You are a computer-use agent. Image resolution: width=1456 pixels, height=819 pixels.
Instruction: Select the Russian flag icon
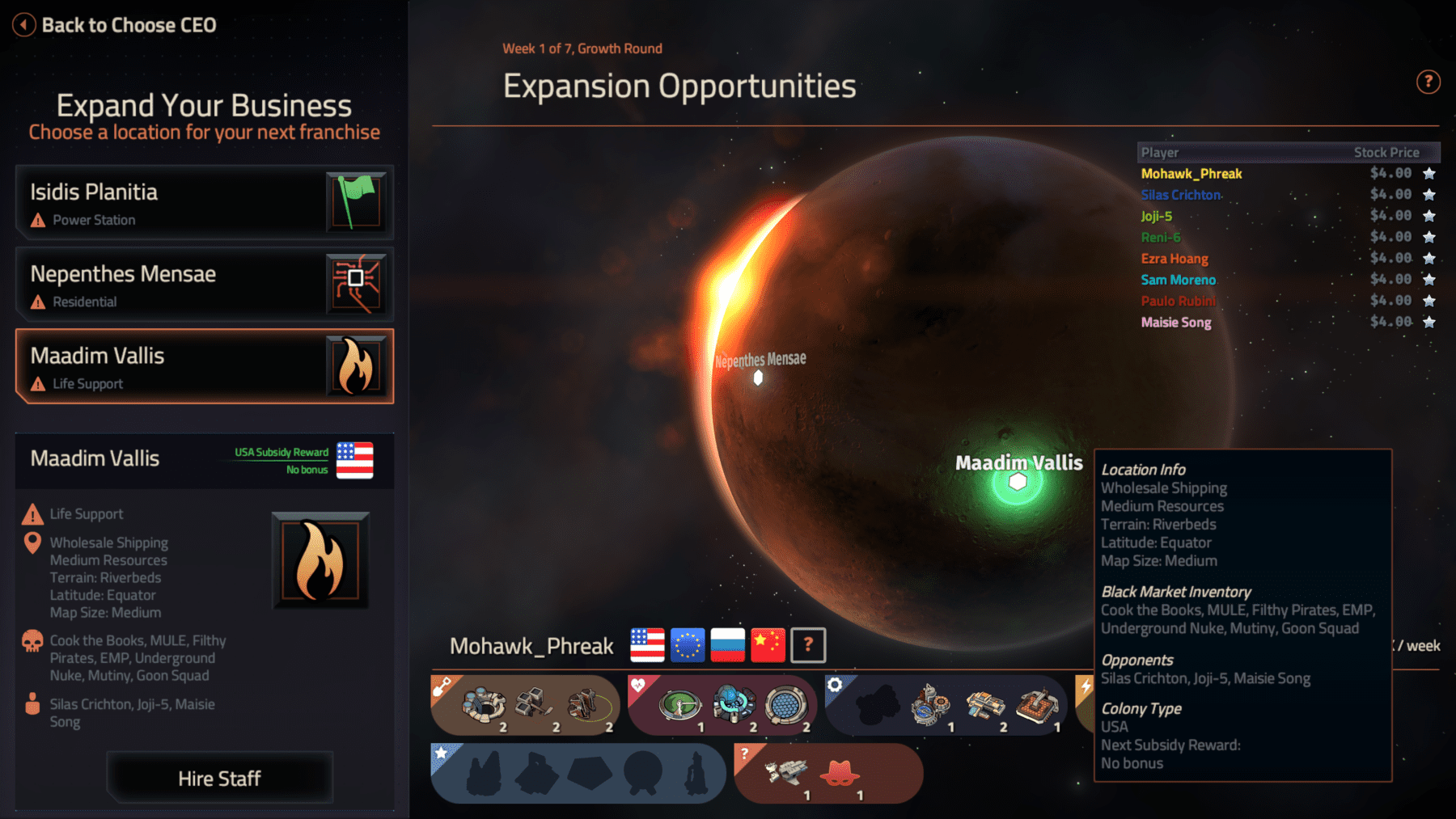(x=727, y=645)
